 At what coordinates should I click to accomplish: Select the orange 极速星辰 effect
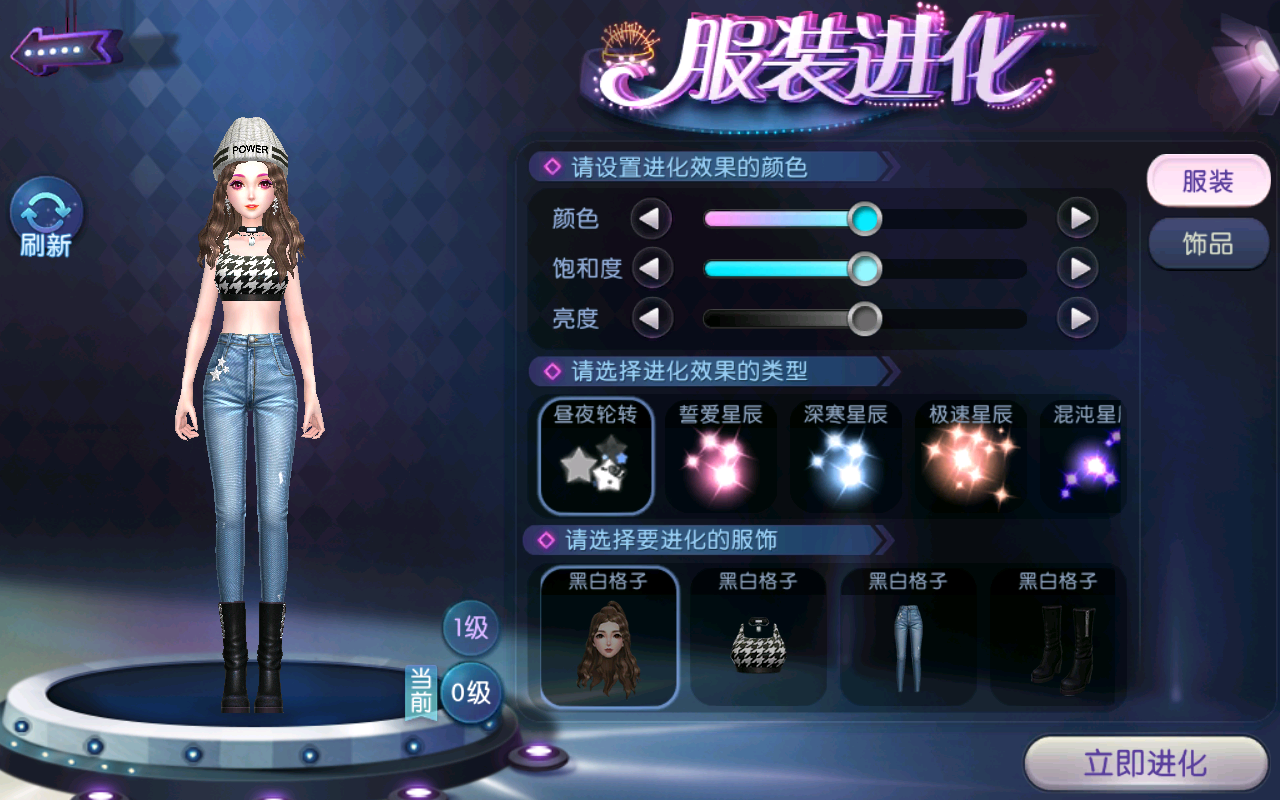971,456
